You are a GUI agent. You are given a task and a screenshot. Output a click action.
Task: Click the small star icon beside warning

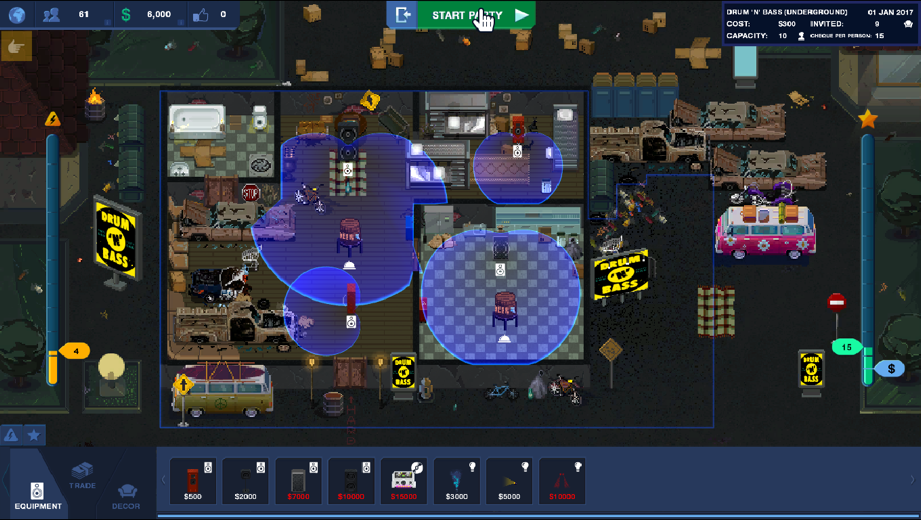34,435
